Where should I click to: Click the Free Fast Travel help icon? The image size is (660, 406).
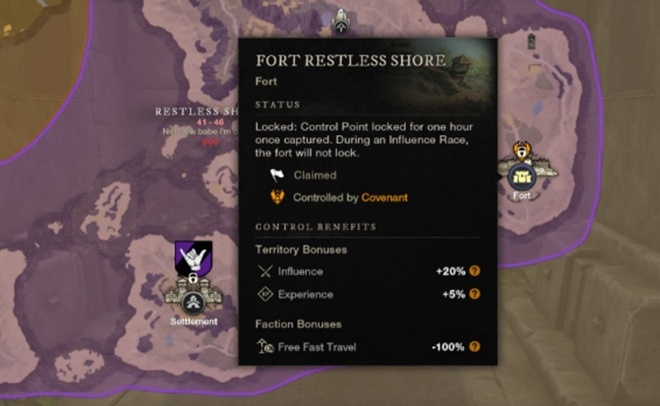pos(475,347)
